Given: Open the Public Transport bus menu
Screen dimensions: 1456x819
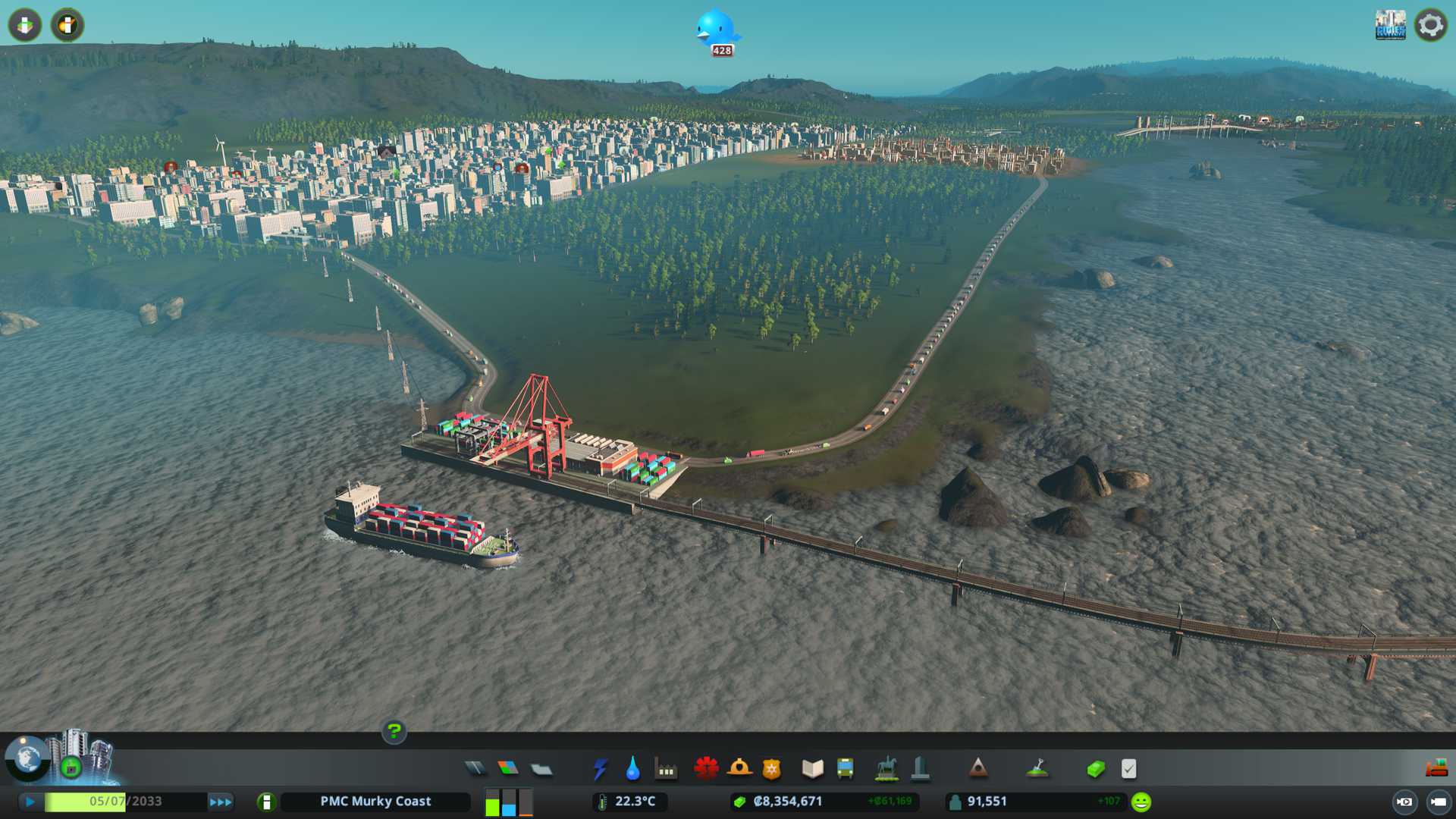Looking at the screenshot, I should pos(846,769).
